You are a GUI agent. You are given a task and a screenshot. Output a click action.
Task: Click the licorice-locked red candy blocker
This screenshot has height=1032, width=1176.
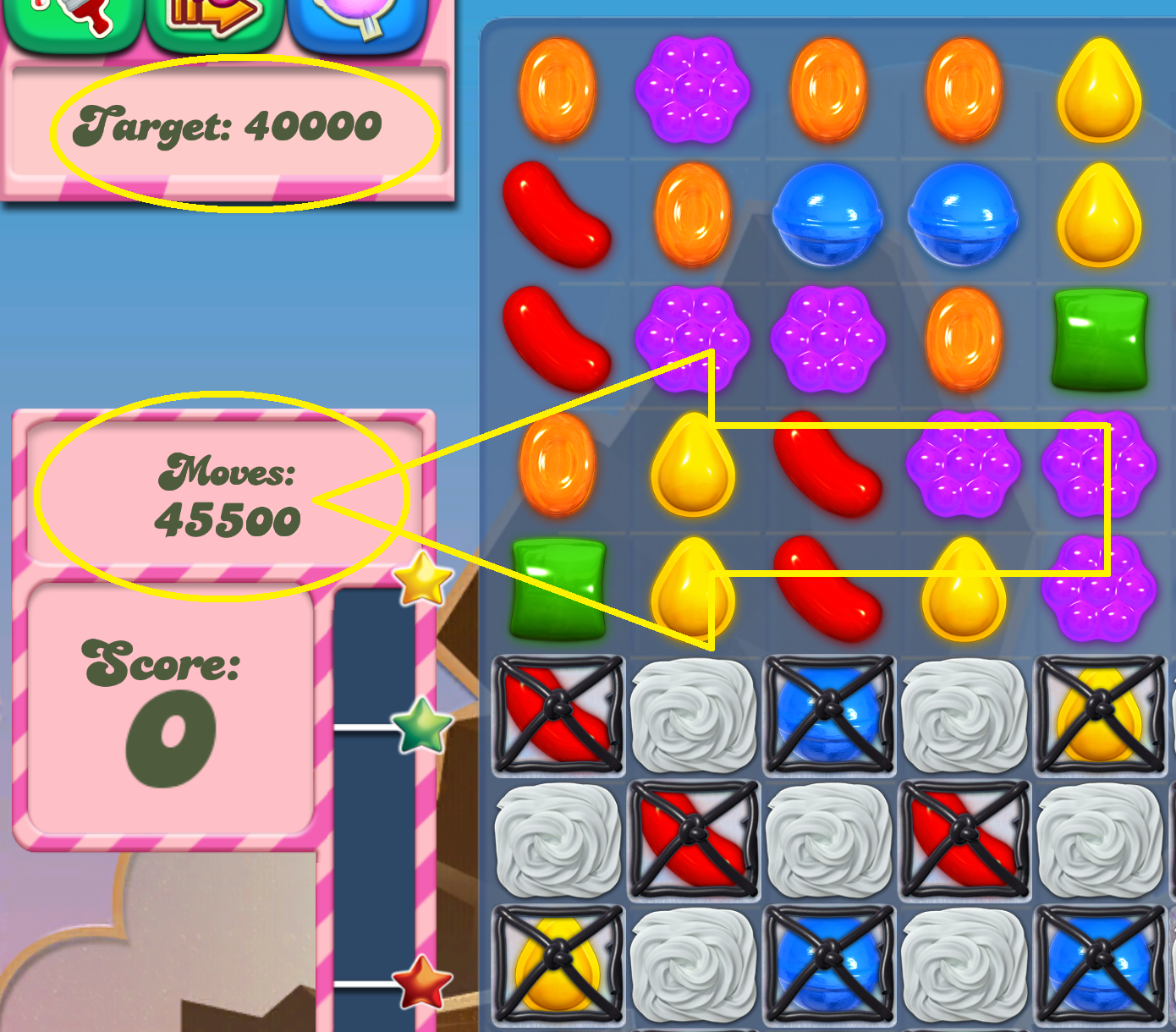coord(558,715)
